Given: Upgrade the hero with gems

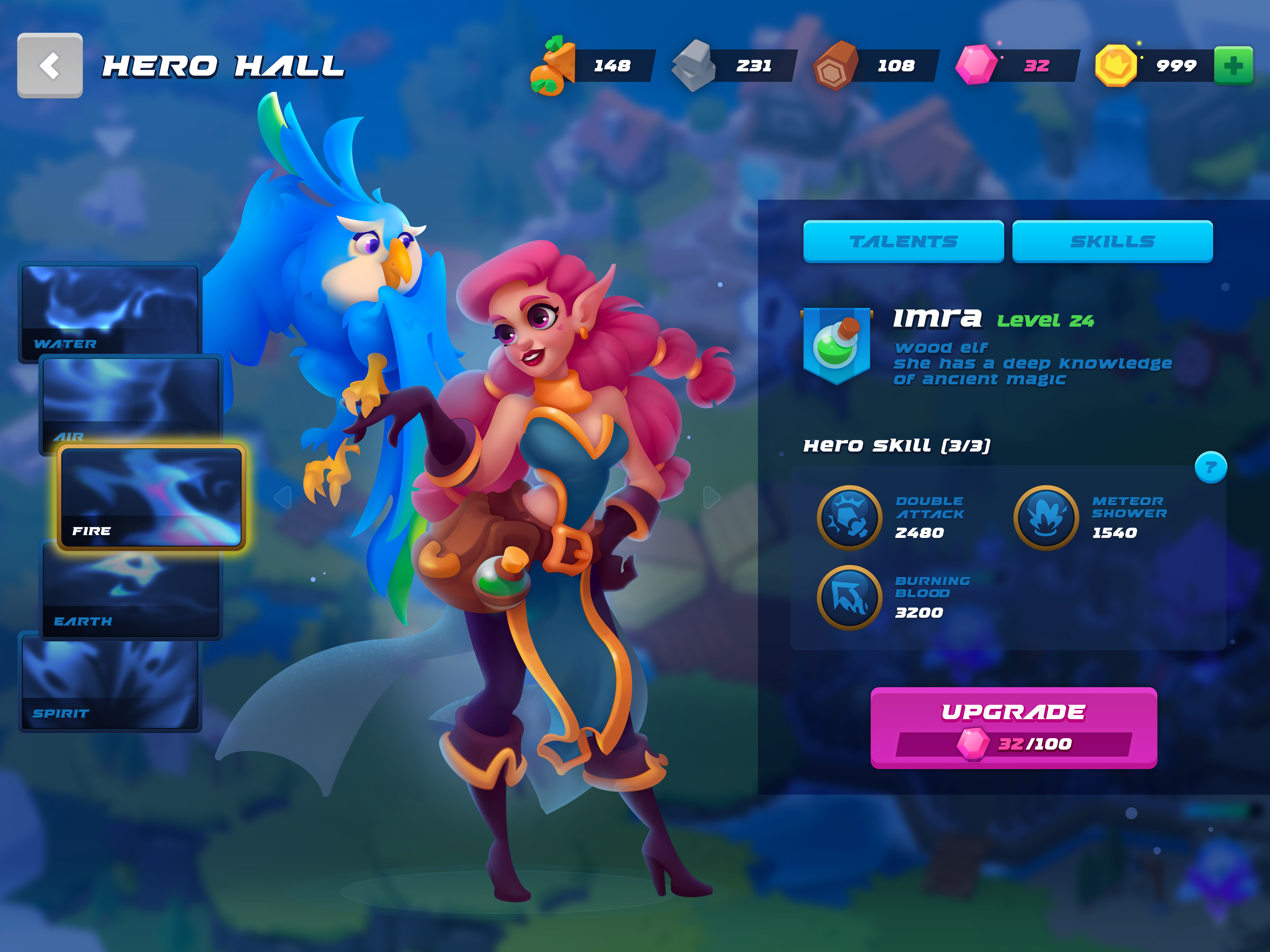Looking at the screenshot, I should pos(1013,727).
